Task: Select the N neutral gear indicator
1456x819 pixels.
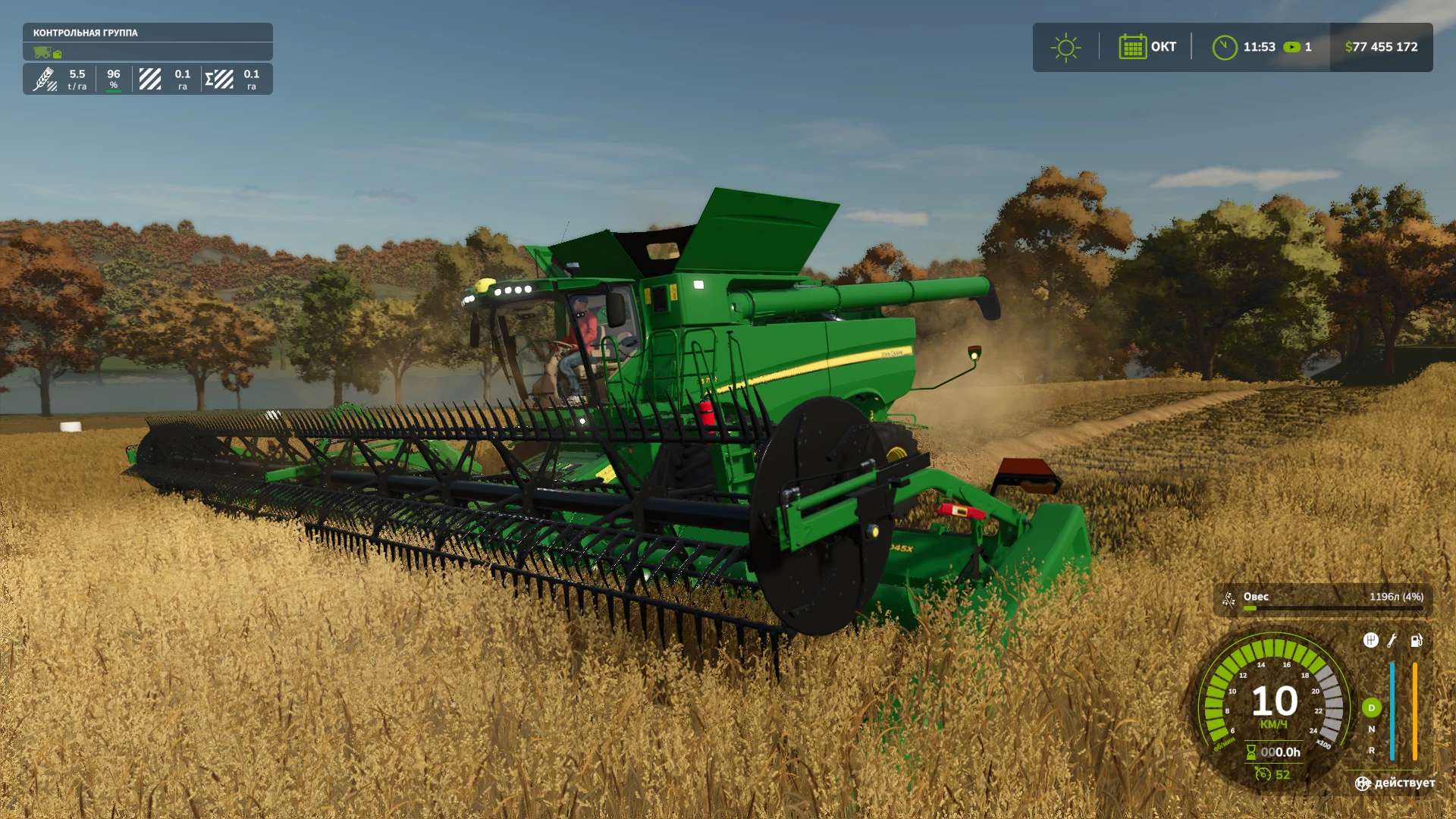Action: pyautogui.click(x=1371, y=729)
